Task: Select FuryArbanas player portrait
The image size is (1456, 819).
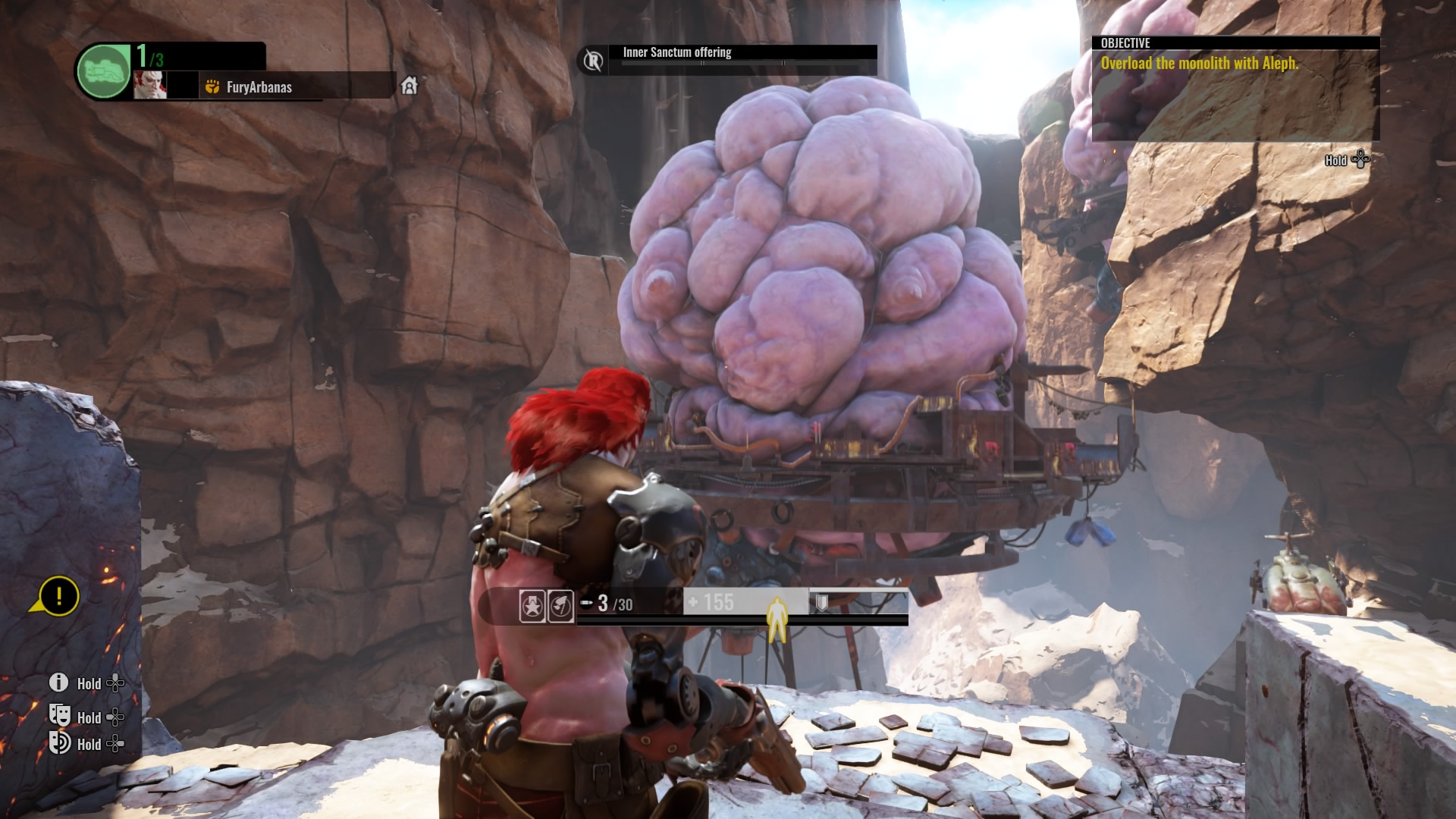Action: 149,86
